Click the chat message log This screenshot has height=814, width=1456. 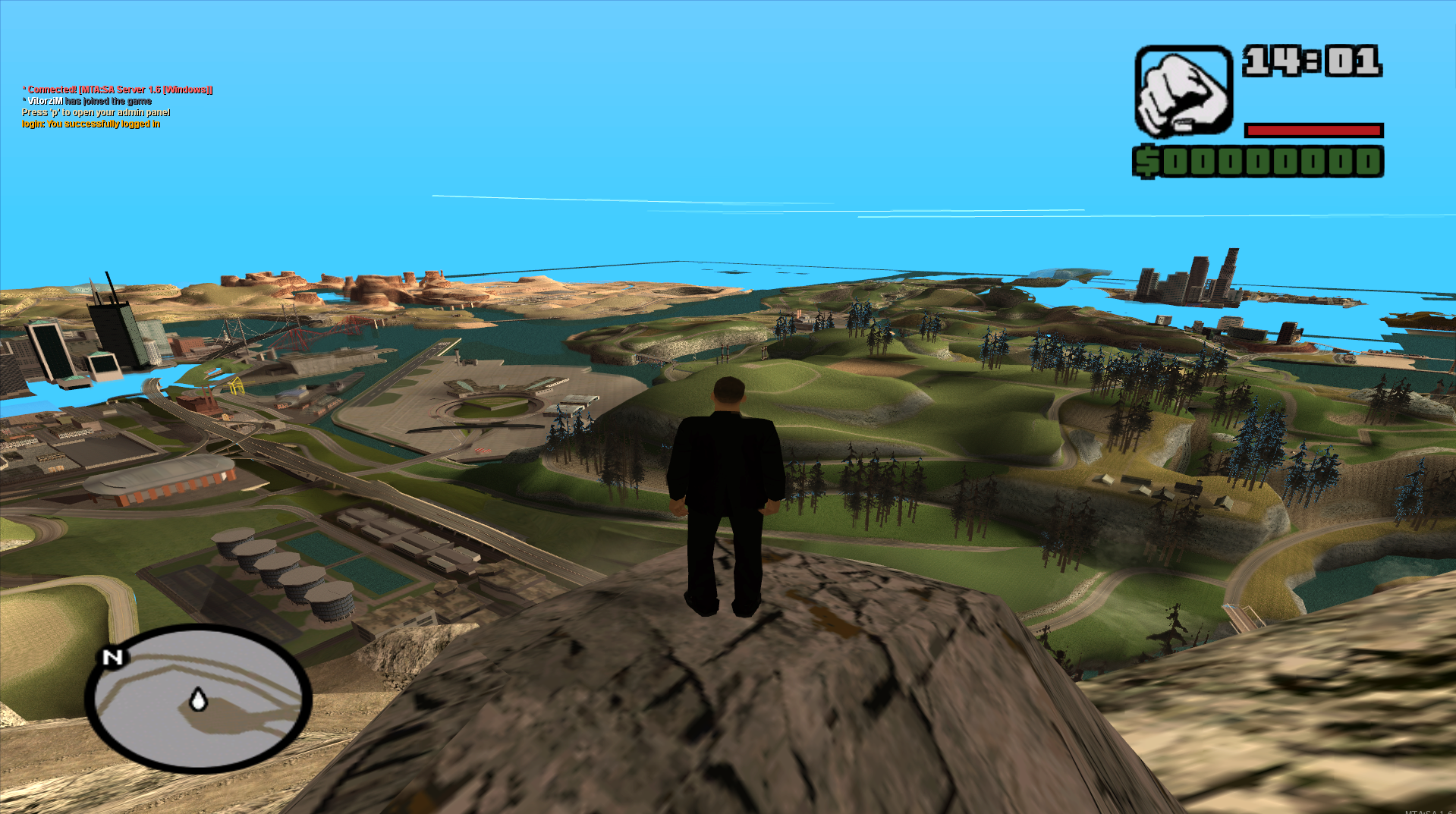[x=117, y=107]
